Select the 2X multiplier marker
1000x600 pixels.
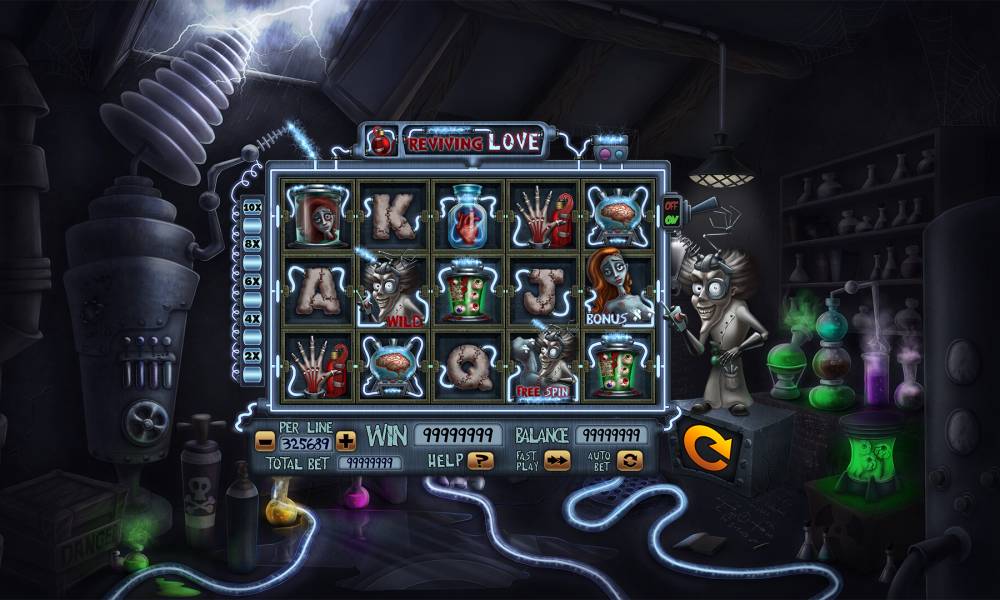(x=252, y=356)
